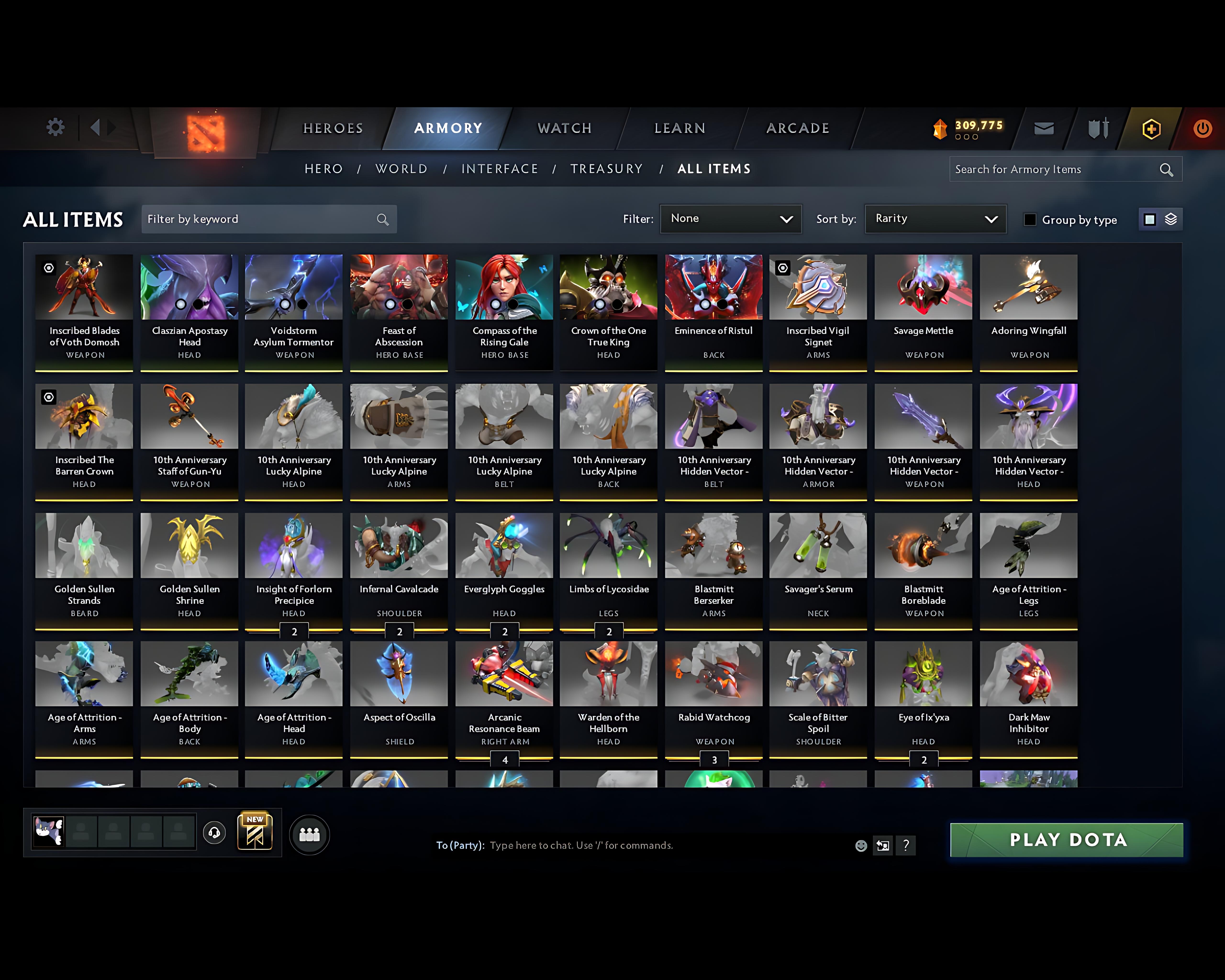Open the TREASURY section
The height and width of the screenshot is (980, 1225).
point(607,169)
